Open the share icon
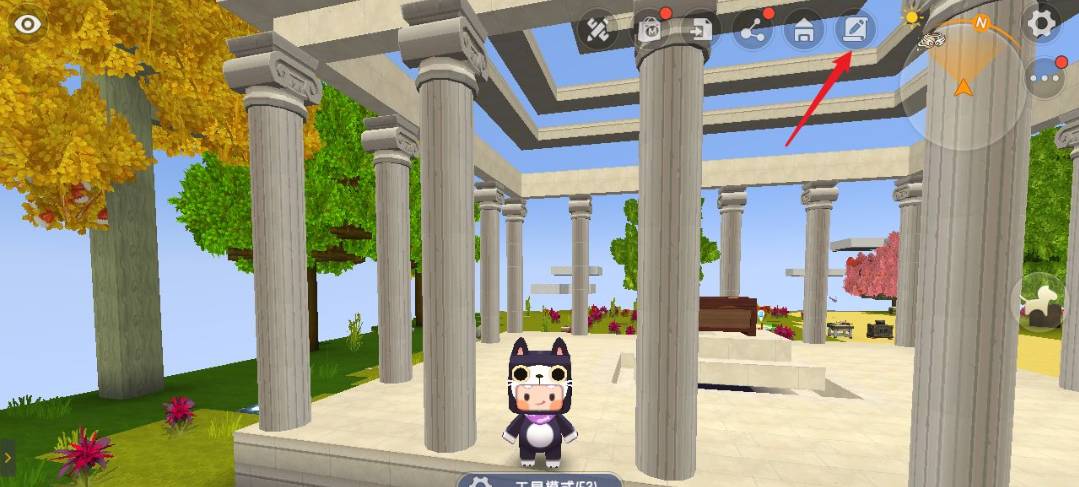The image size is (1079, 487). [751, 31]
